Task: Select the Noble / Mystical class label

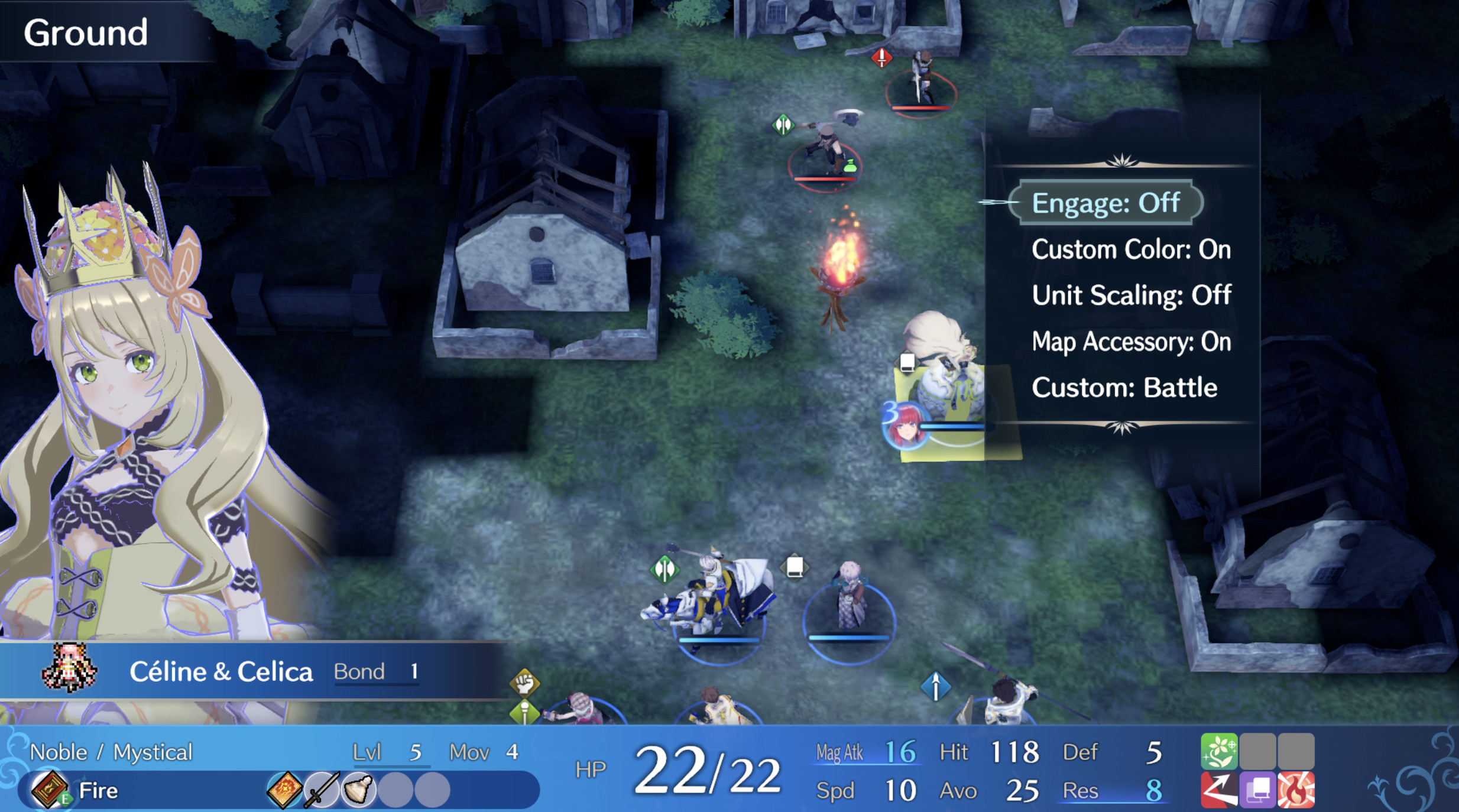Action: click(111, 751)
